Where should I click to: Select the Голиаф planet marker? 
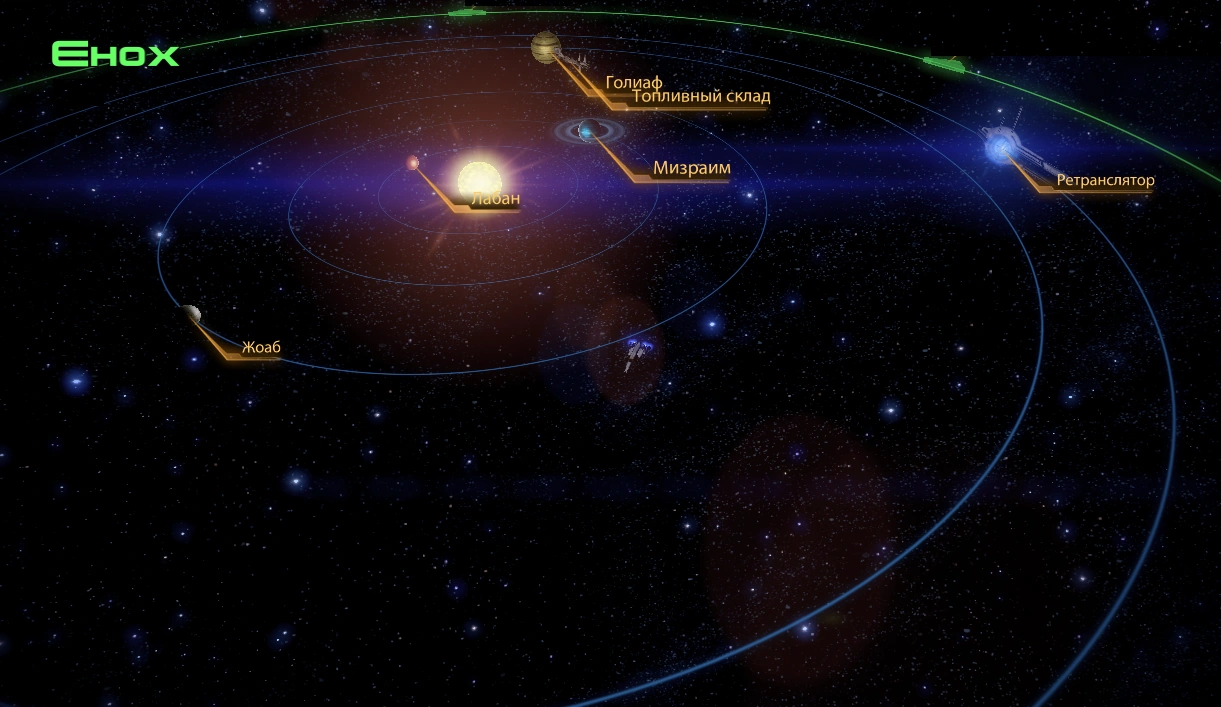pos(546,46)
